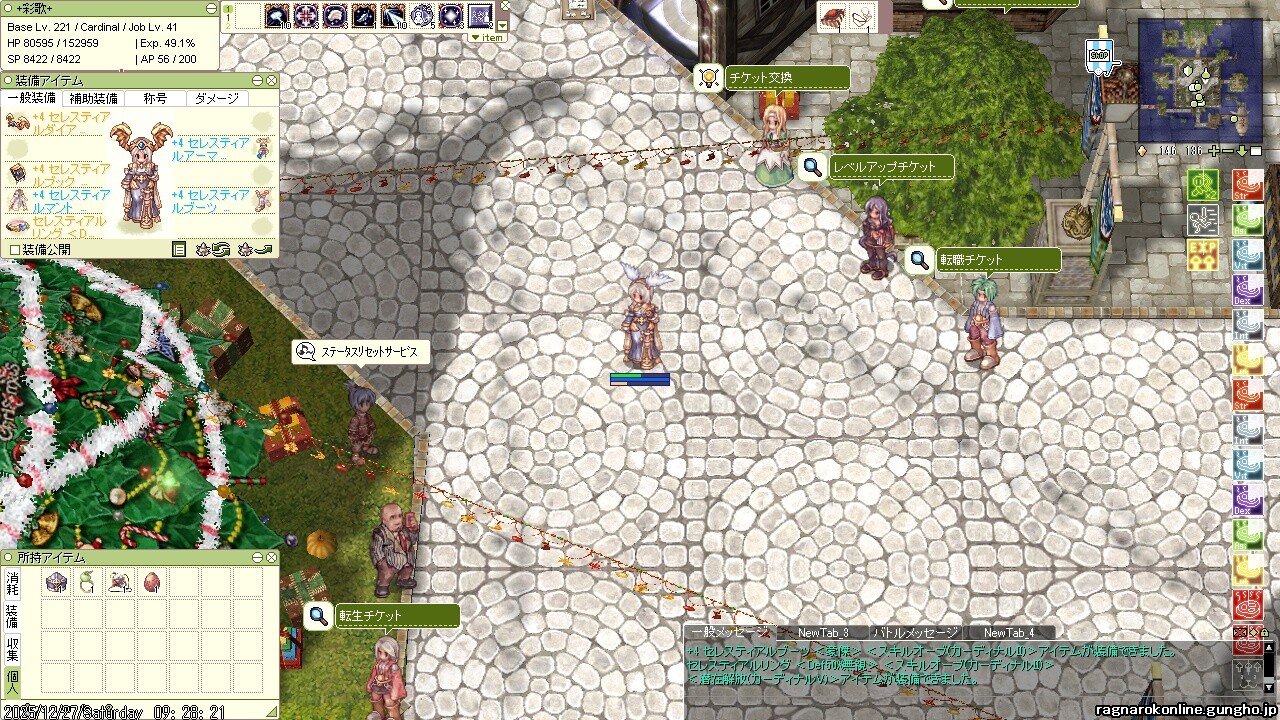
Task: Zoom in the minimap with plus button
Action: (x=1214, y=151)
